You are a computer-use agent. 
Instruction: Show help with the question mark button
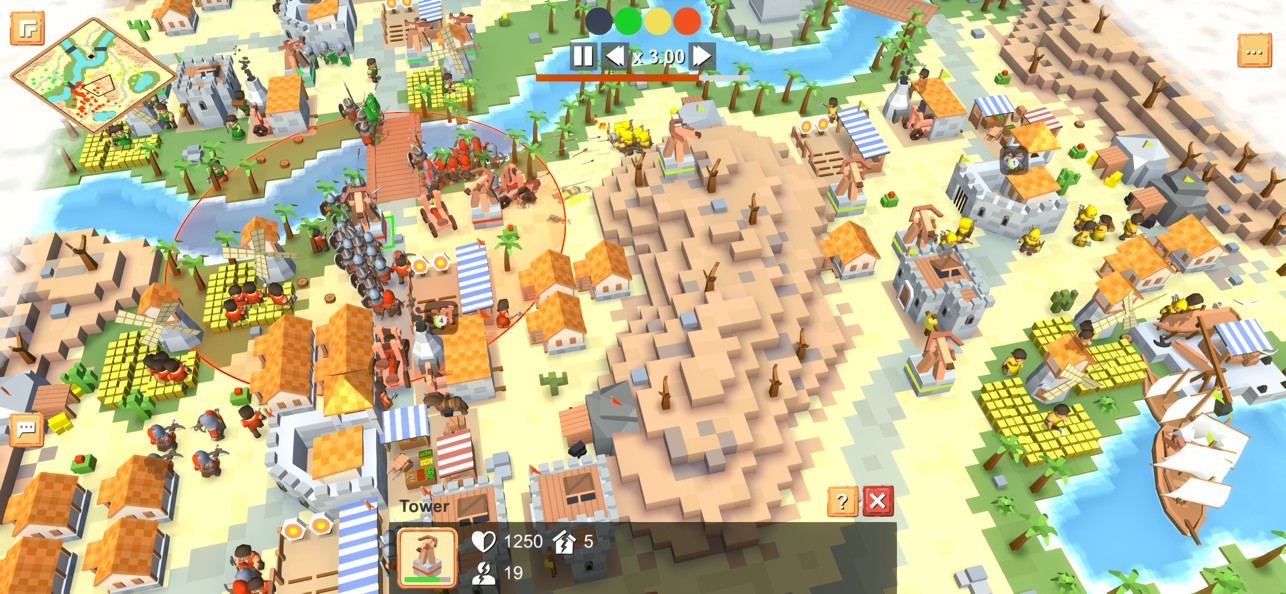842,501
